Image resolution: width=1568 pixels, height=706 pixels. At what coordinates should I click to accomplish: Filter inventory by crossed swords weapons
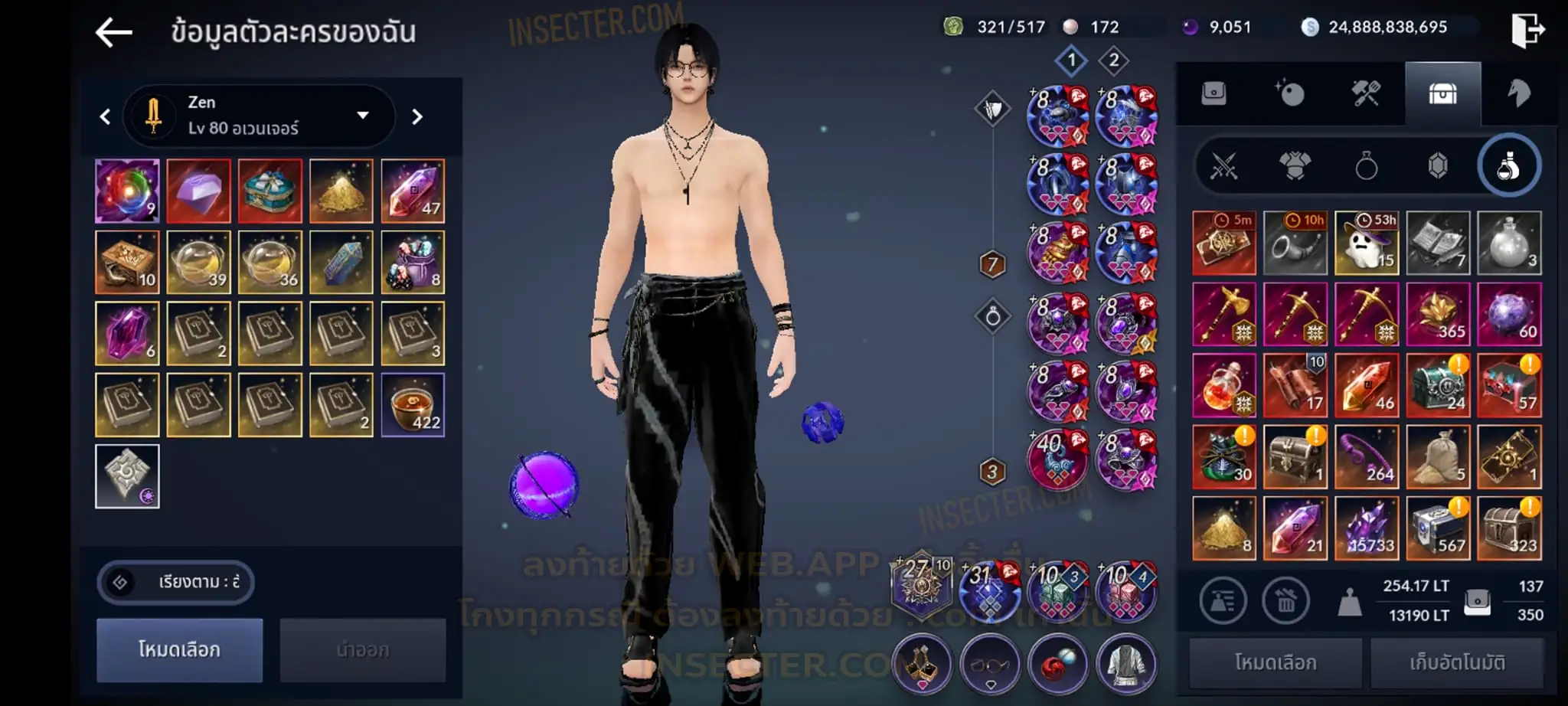tap(1223, 165)
